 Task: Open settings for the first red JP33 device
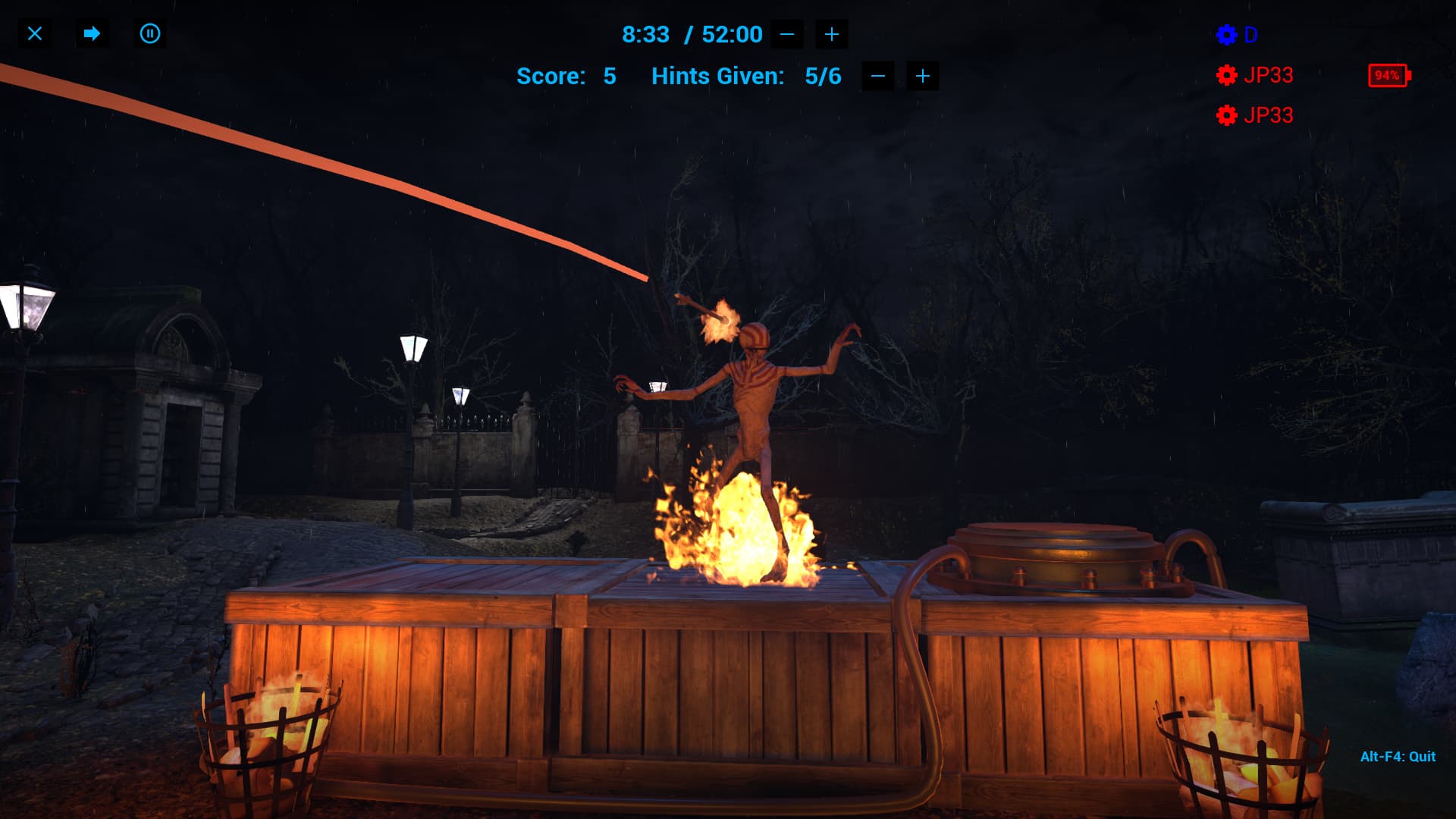click(1228, 75)
